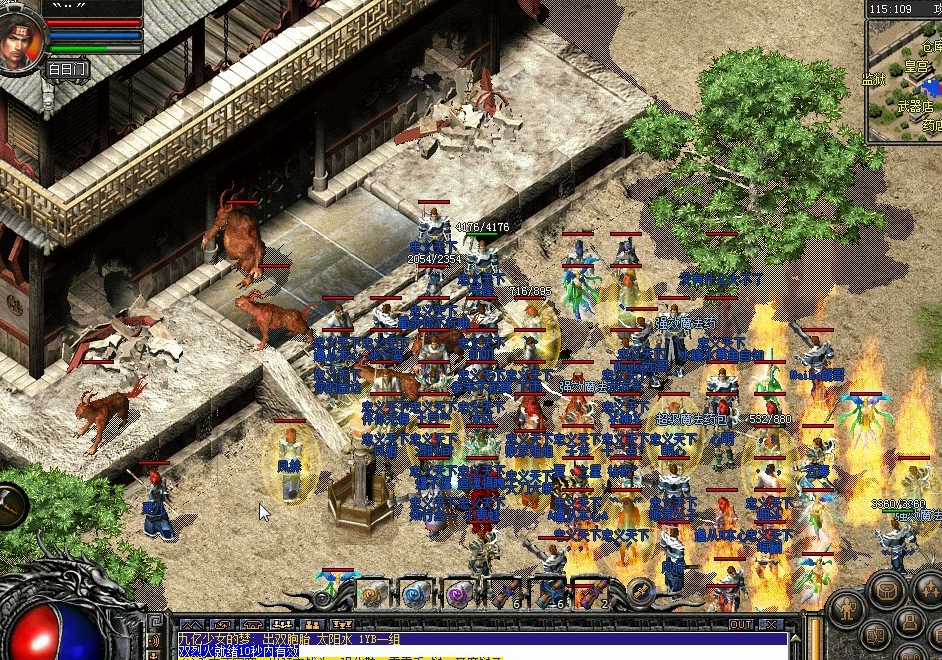942x660 pixels.
Task: Use the red item stack of 2
Action: pos(590,594)
